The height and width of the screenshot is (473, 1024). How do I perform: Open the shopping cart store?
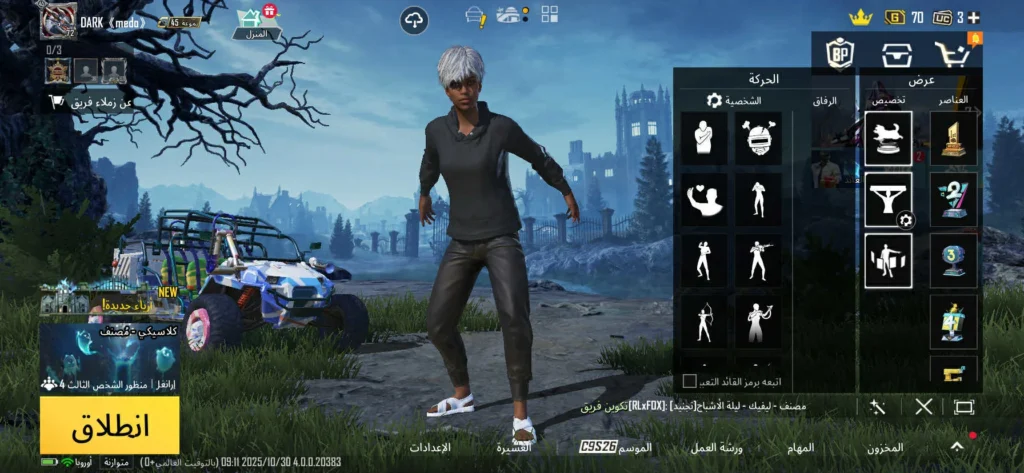coord(952,54)
